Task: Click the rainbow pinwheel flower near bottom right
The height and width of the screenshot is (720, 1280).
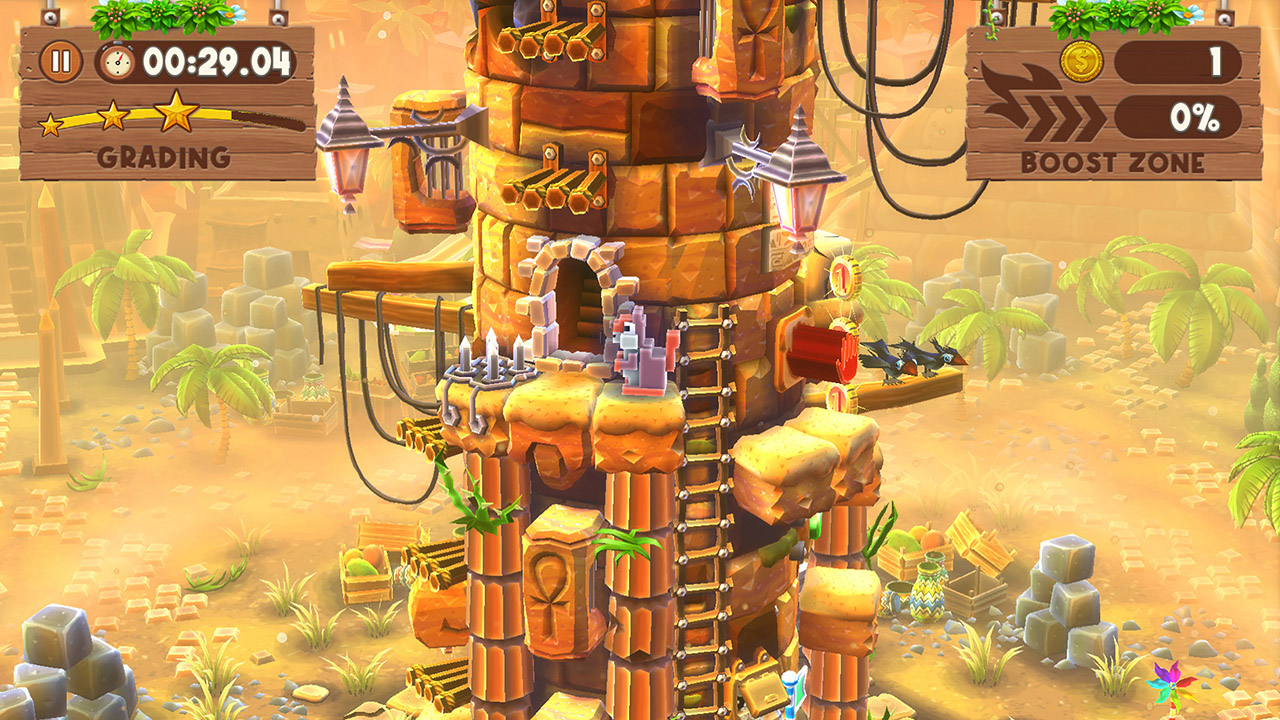Action: coord(1172,688)
